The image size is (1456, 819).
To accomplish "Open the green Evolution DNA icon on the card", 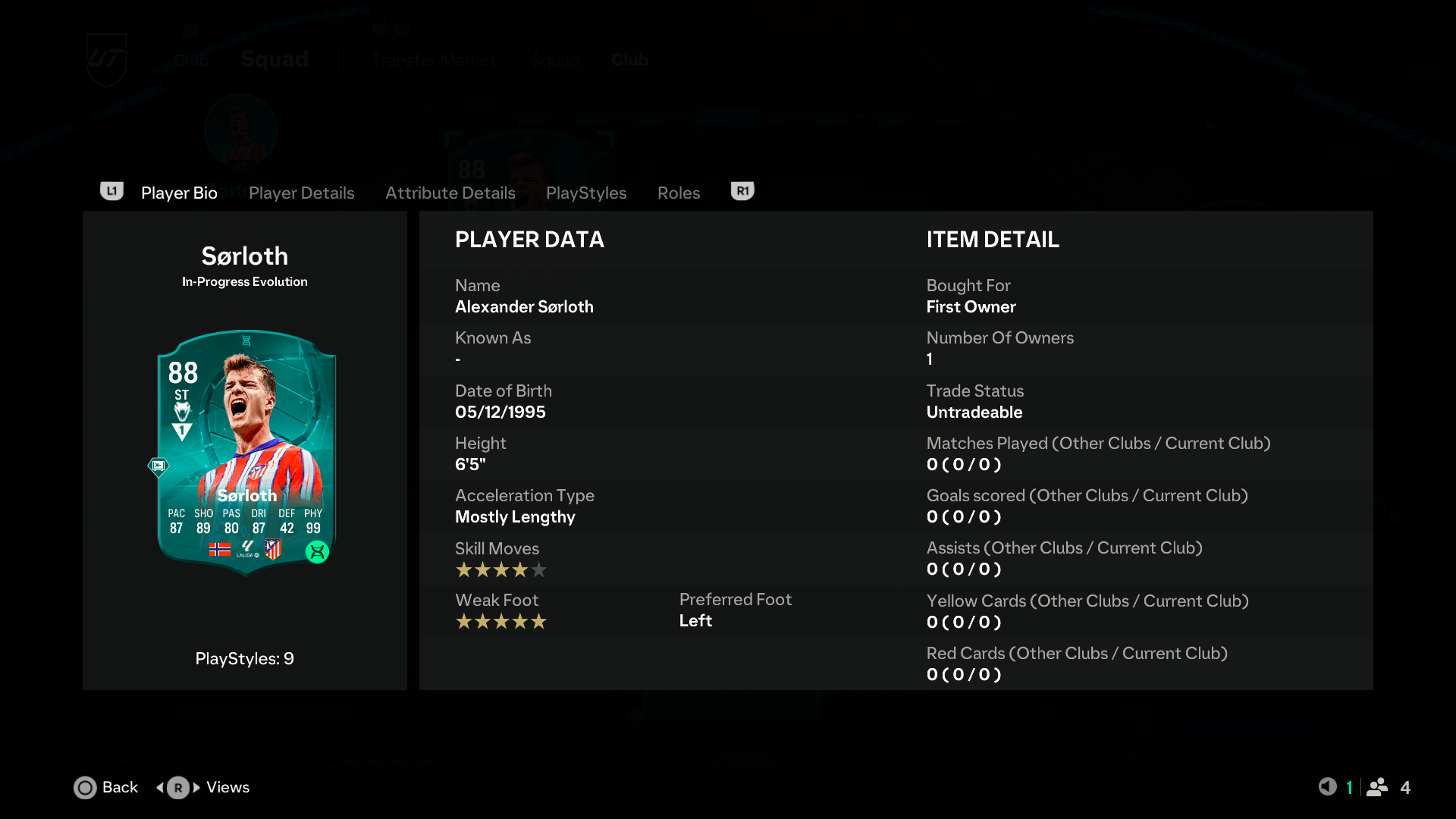I will pyautogui.click(x=318, y=553).
